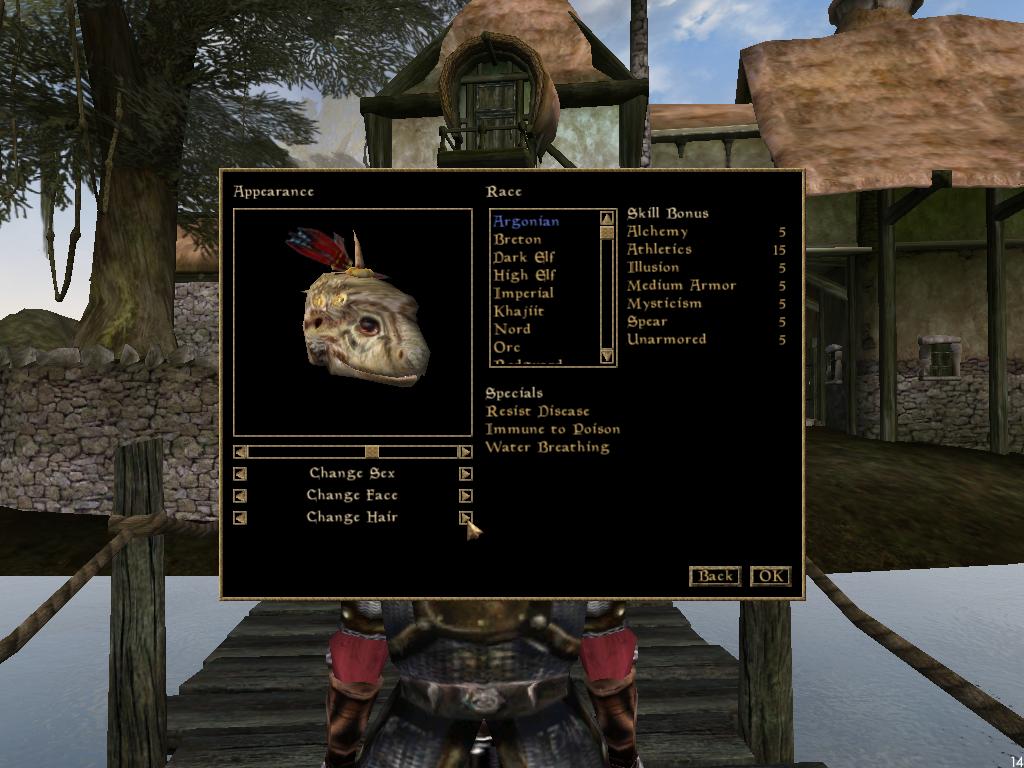1024x768 pixels.
Task: Go Back from the race menu
Action: click(715, 576)
